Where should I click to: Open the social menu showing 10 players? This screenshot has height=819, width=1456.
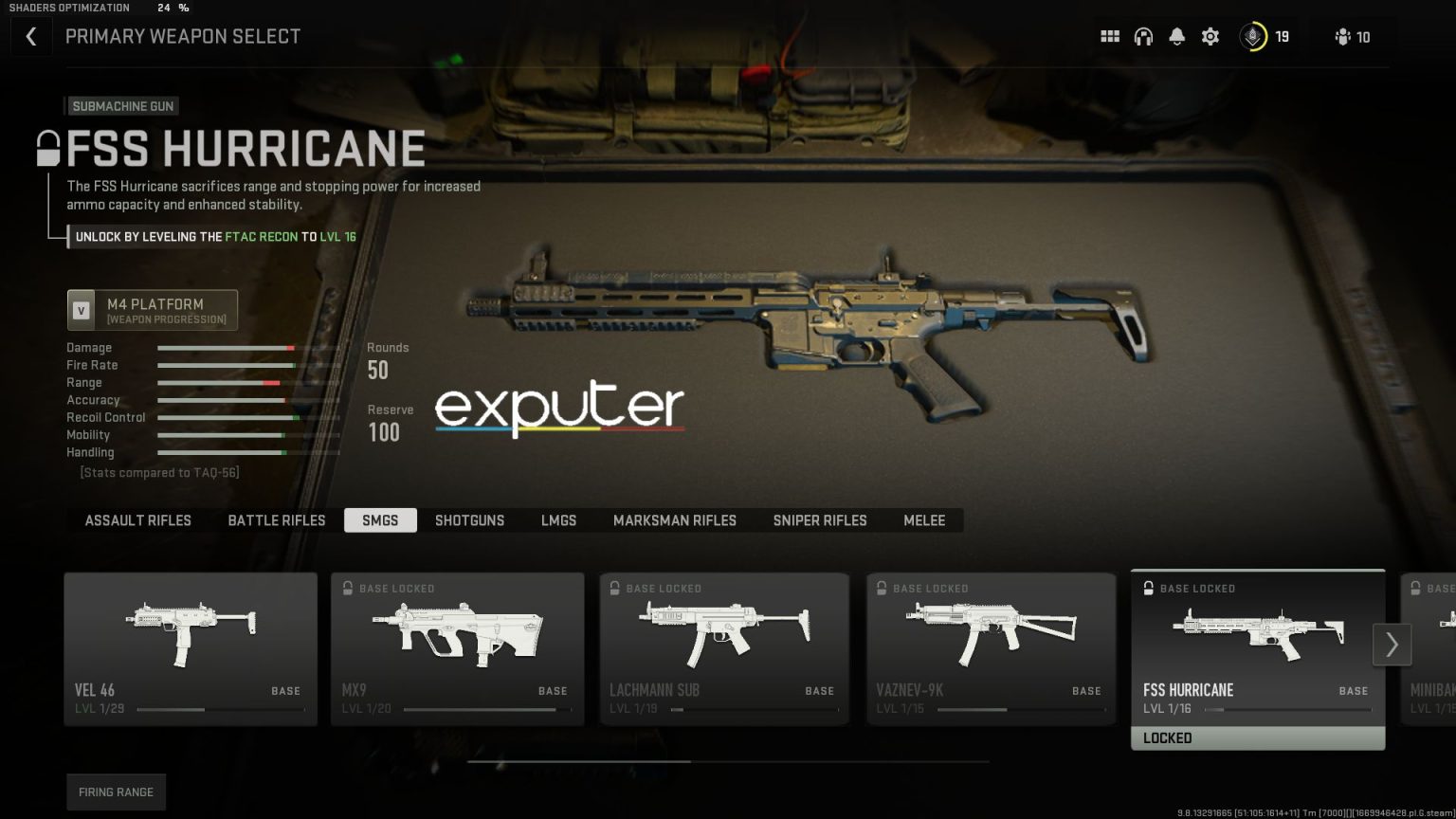1350,37
